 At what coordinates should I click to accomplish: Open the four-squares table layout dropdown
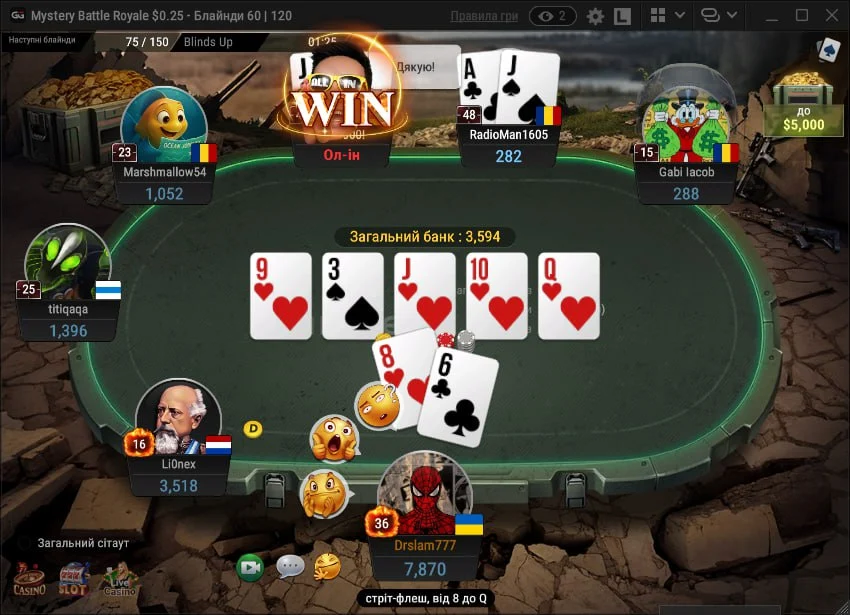coord(666,16)
